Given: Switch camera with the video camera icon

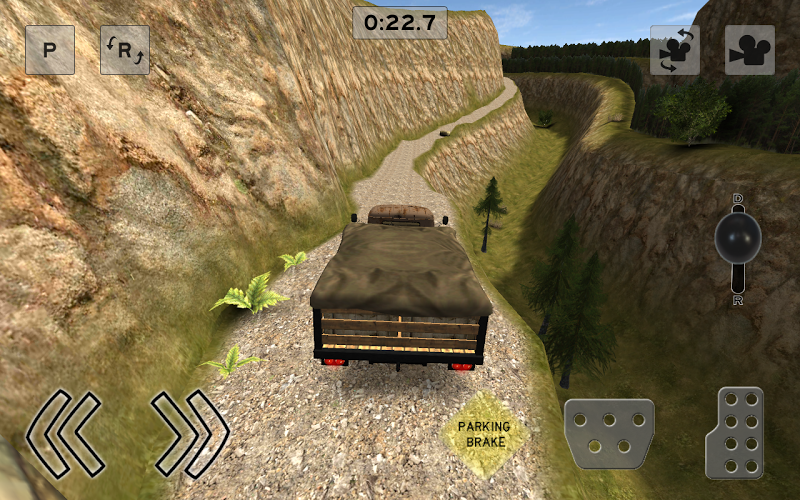Looking at the screenshot, I should tap(750, 50).
